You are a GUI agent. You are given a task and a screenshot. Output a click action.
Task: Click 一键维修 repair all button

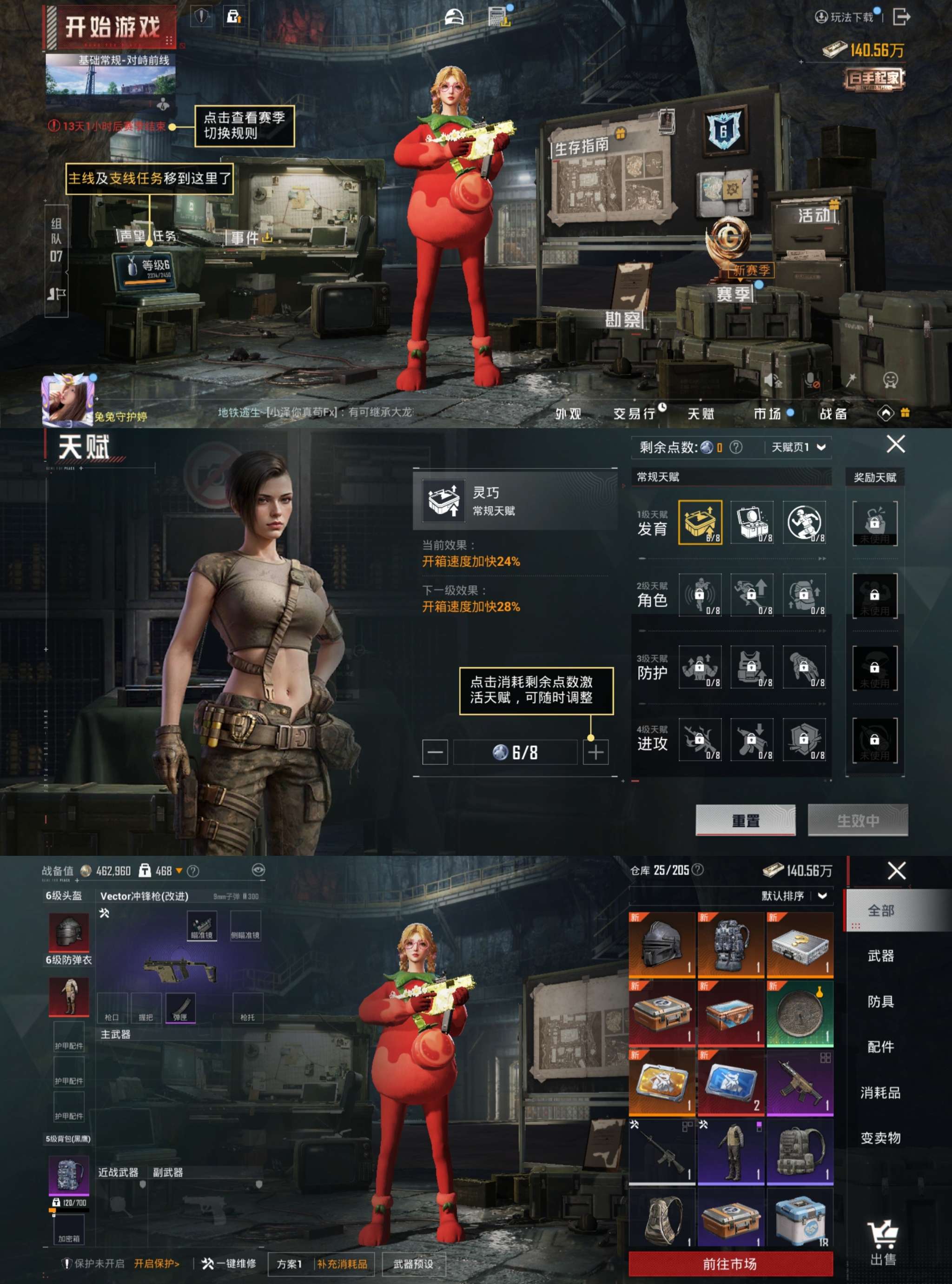coord(229,1264)
